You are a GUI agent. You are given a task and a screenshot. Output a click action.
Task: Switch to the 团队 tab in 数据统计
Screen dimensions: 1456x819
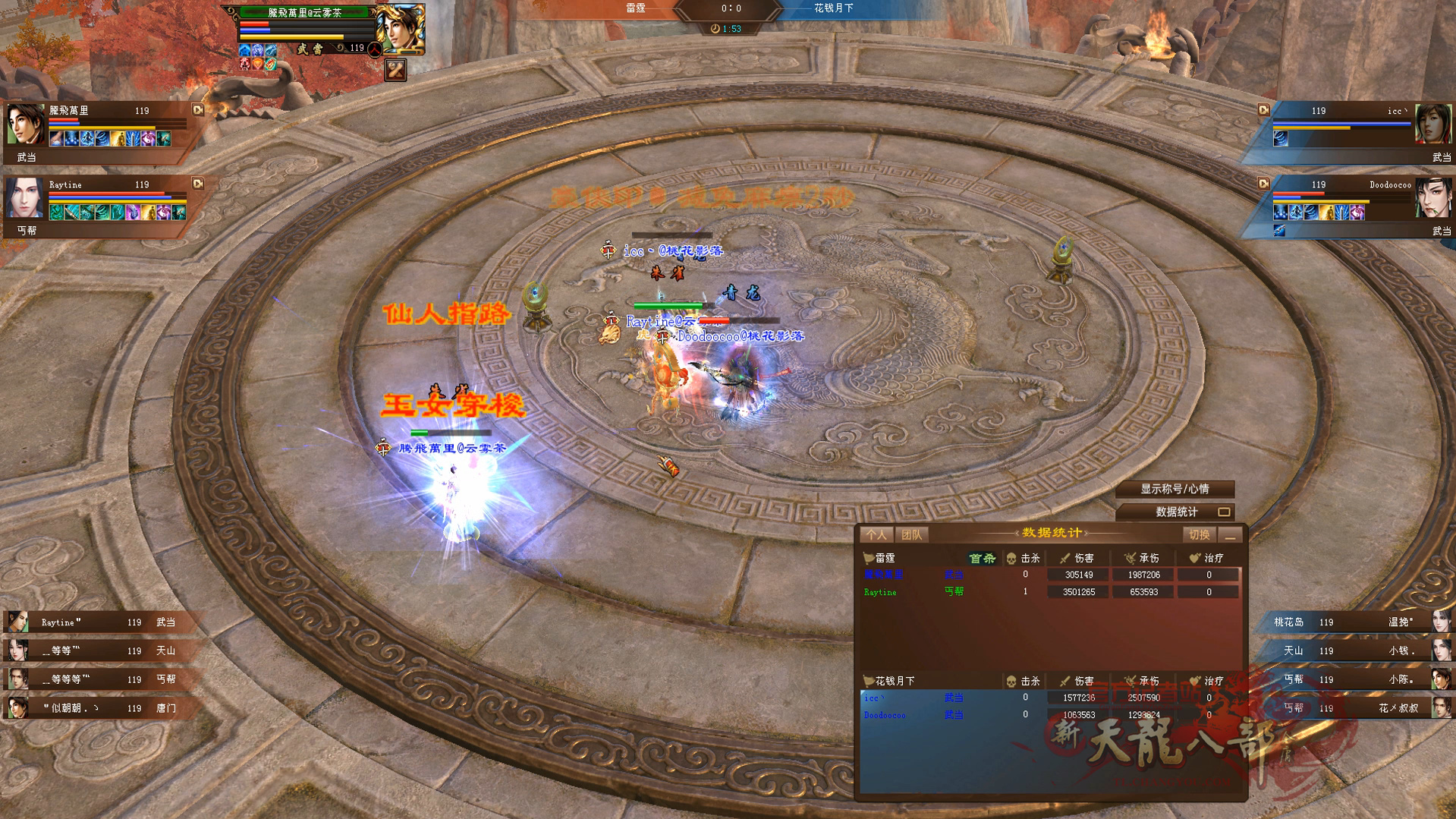click(x=911, y=535)
